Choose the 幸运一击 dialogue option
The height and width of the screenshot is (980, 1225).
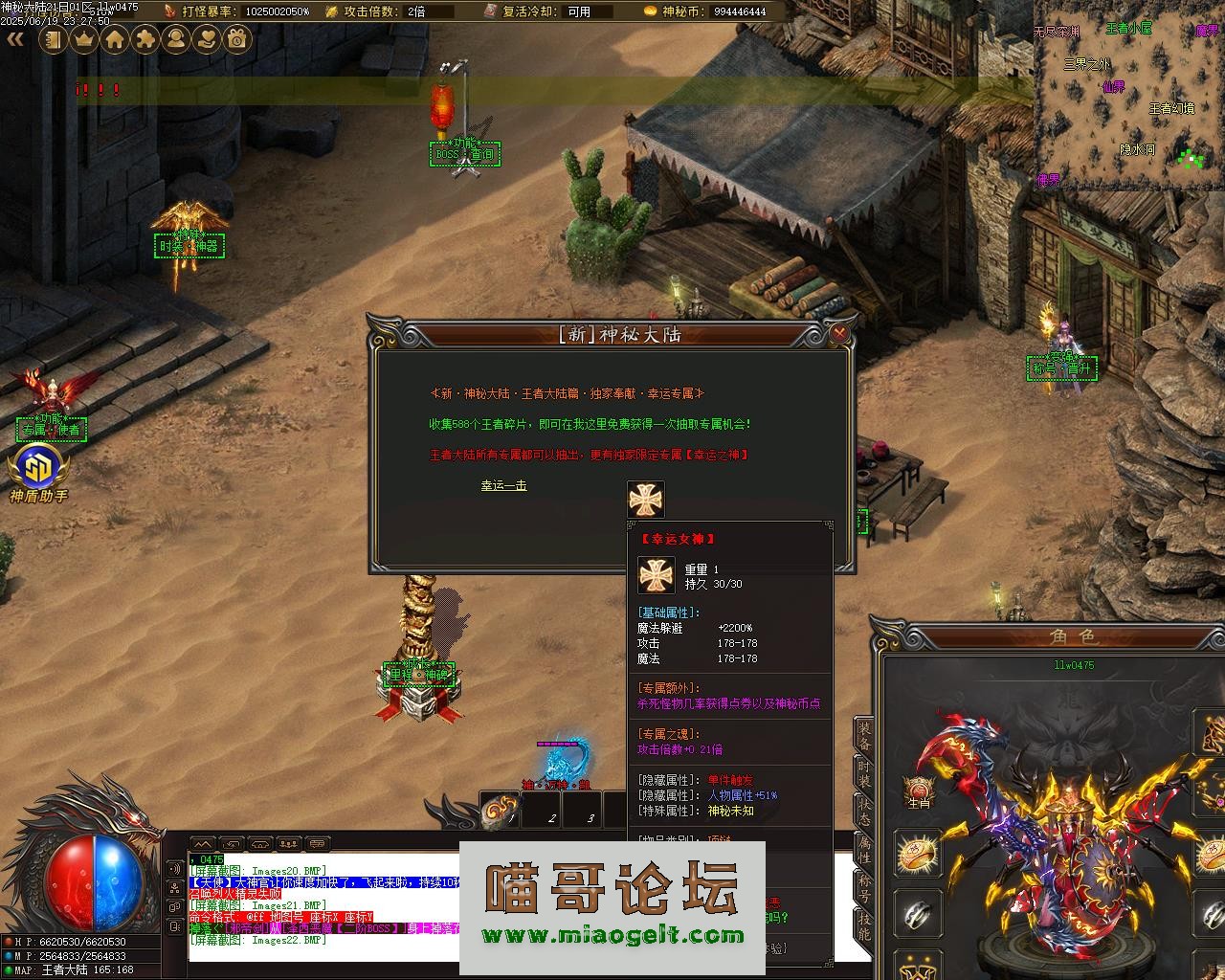click(x=503, y=486)
